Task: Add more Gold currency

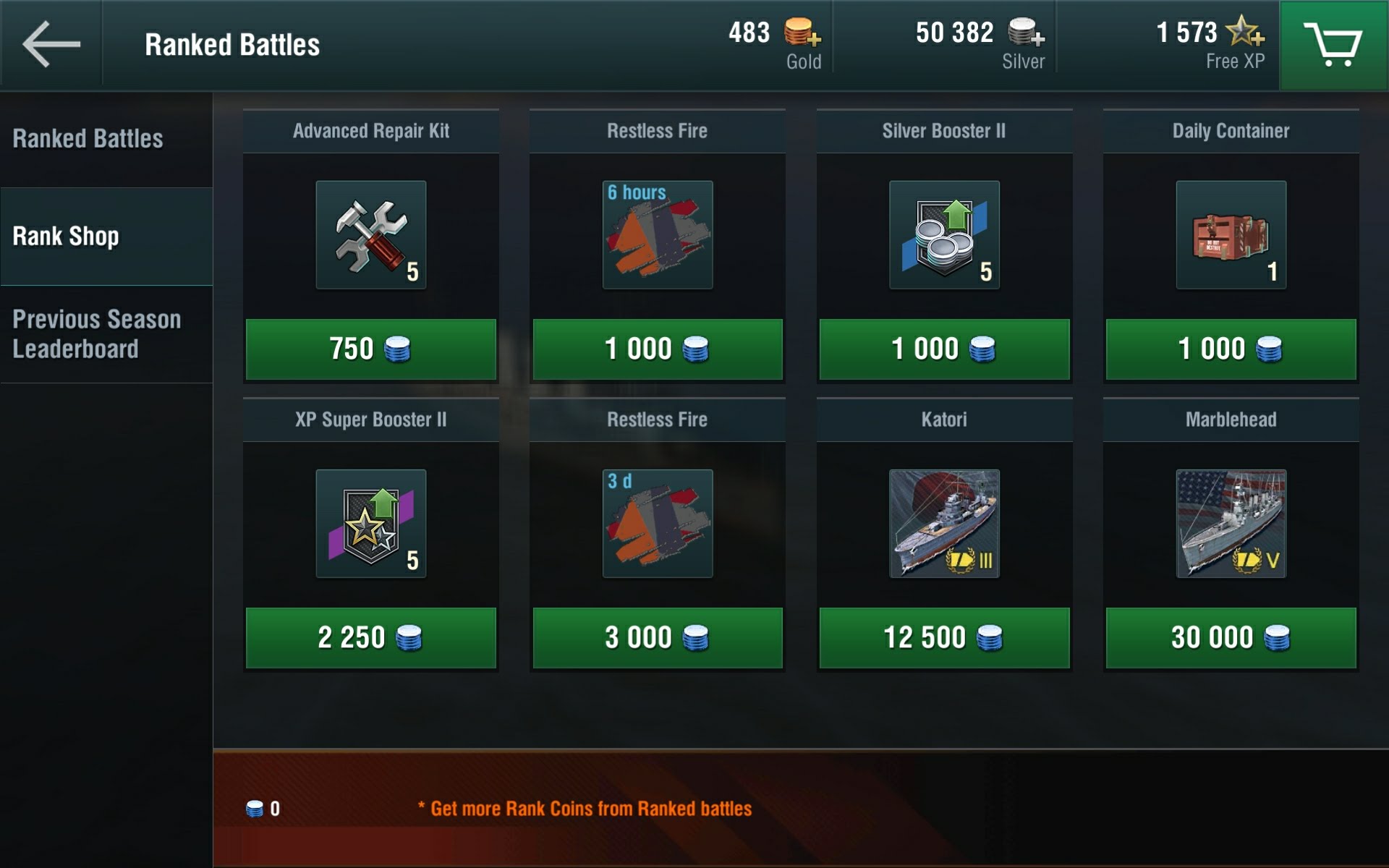Action: coord(802,33)
